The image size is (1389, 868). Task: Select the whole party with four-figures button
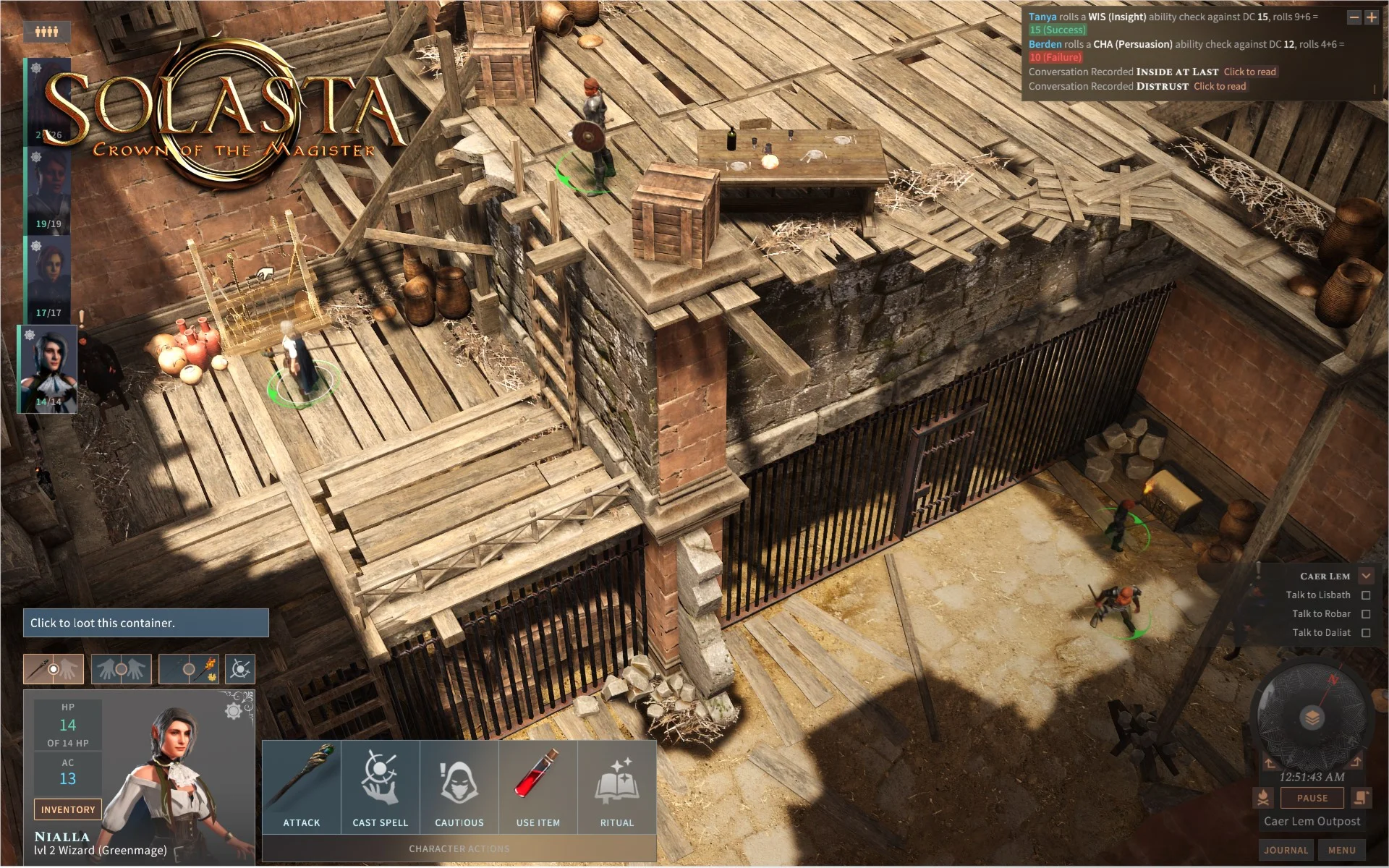[x=47, y=31]
